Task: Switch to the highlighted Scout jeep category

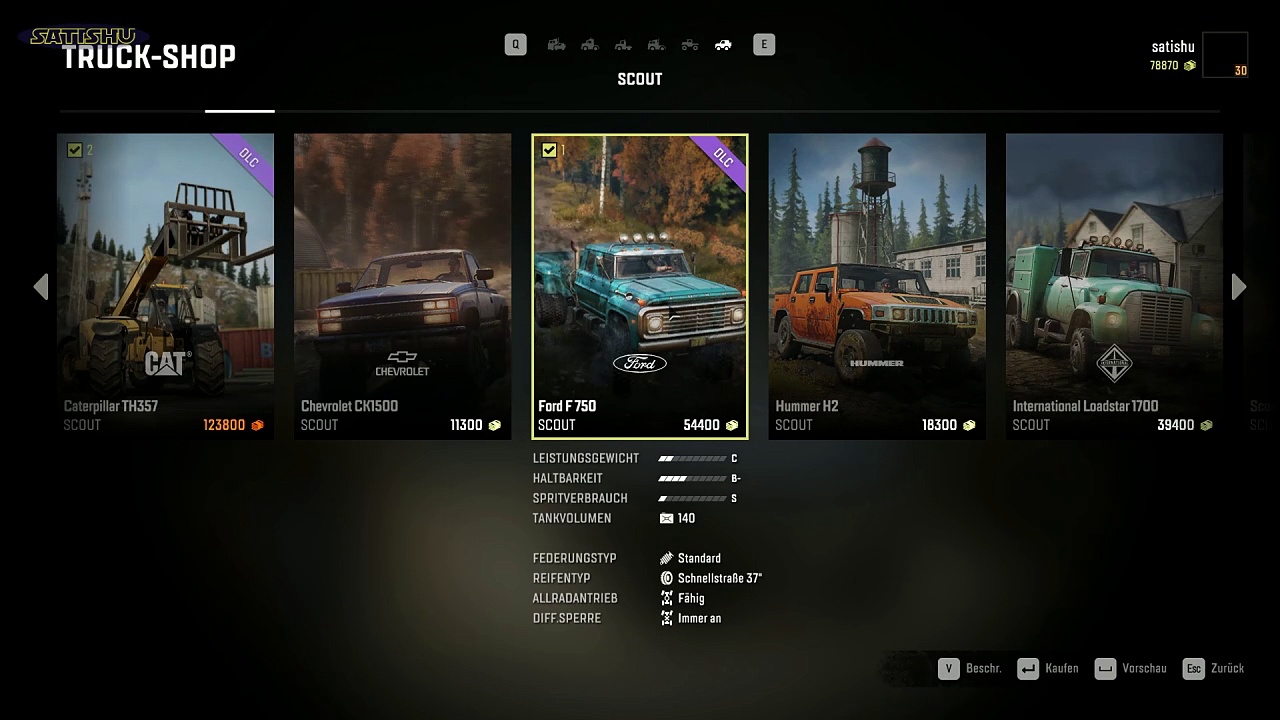Action: 723,45
